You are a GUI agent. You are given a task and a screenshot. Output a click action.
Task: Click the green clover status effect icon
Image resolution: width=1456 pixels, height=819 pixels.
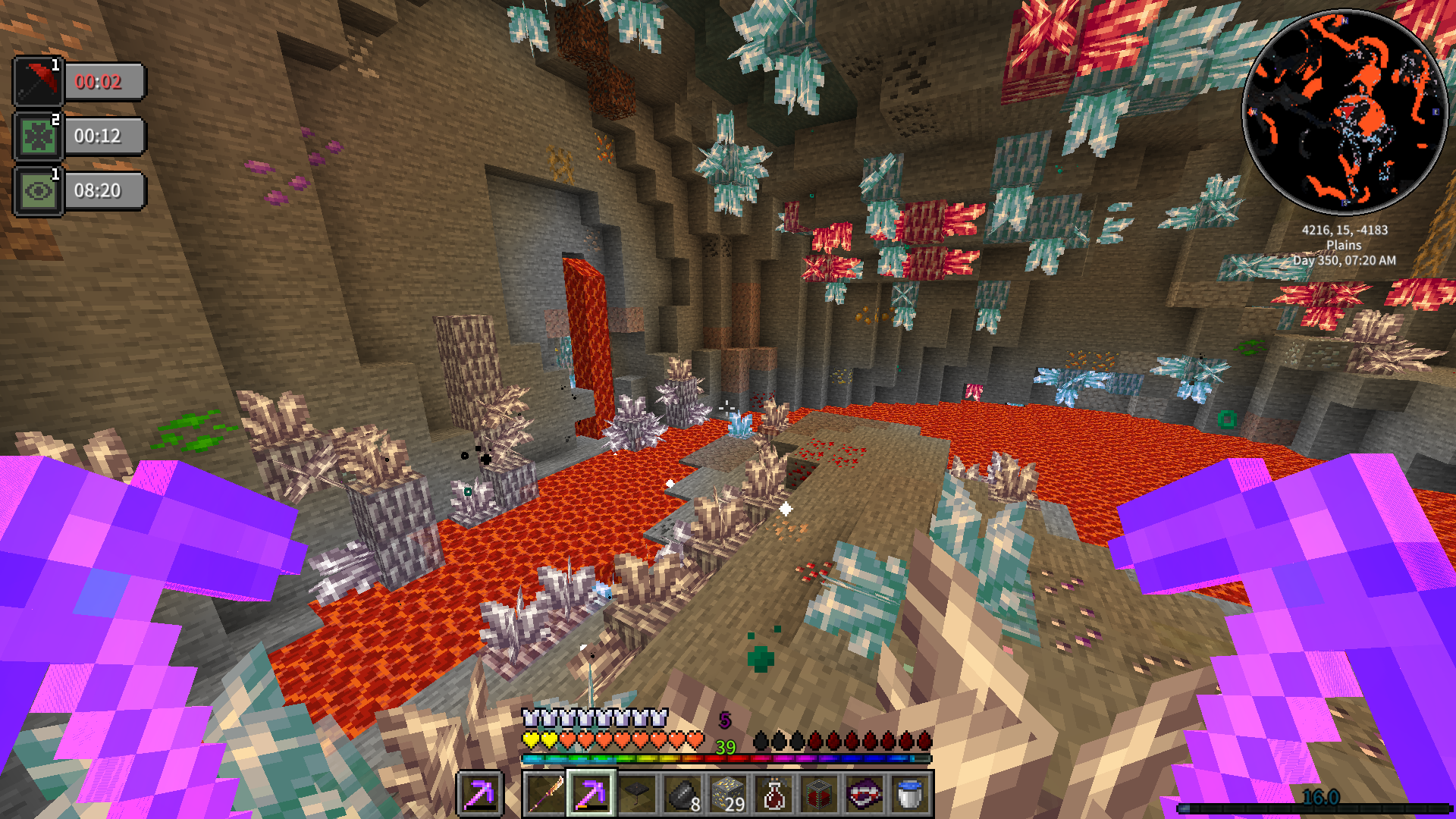tap(38, 136)
